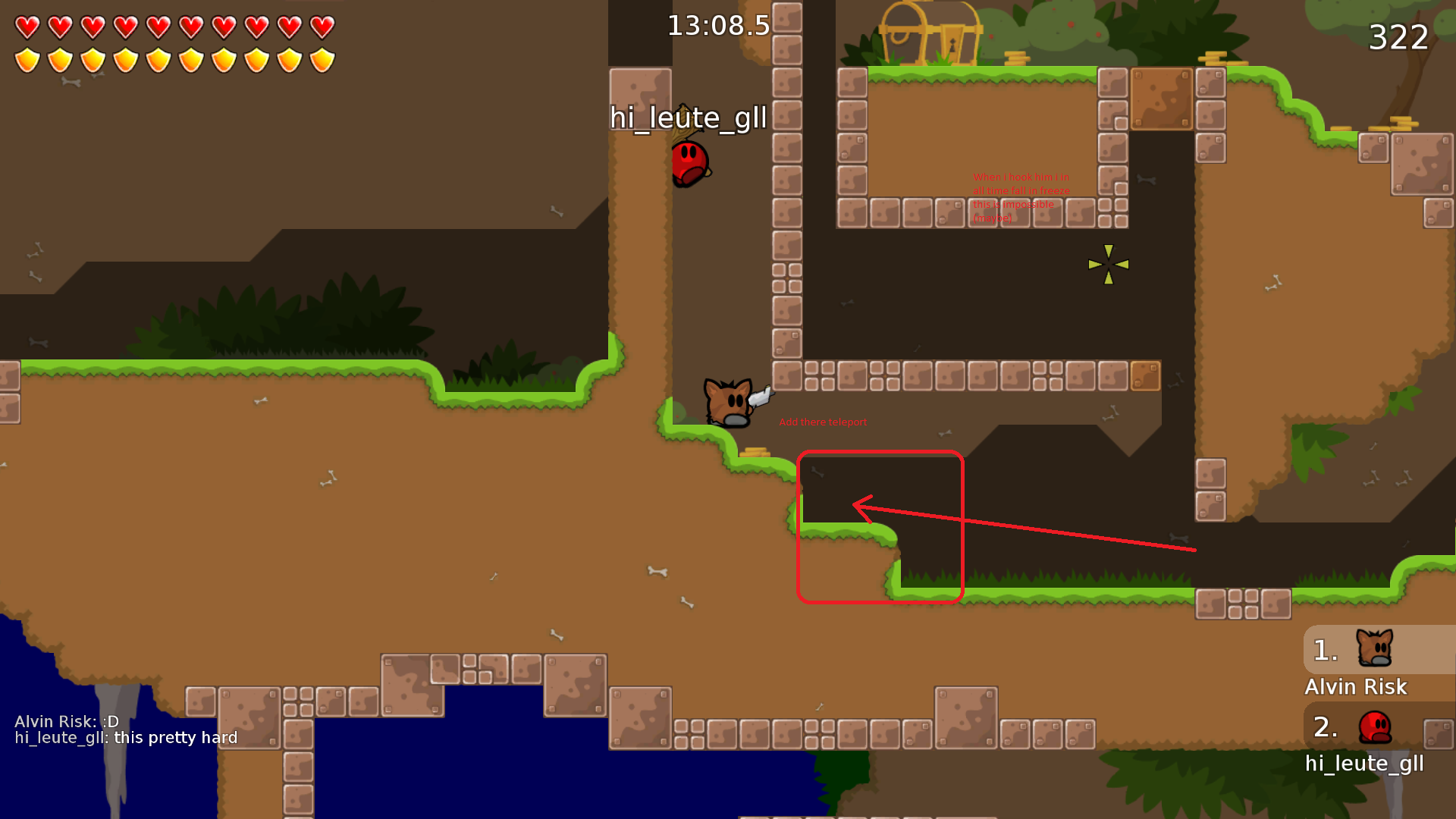Click the rightmost armor shield icon
Viewport: 1456px width, 819px height.
click(321, 58)
